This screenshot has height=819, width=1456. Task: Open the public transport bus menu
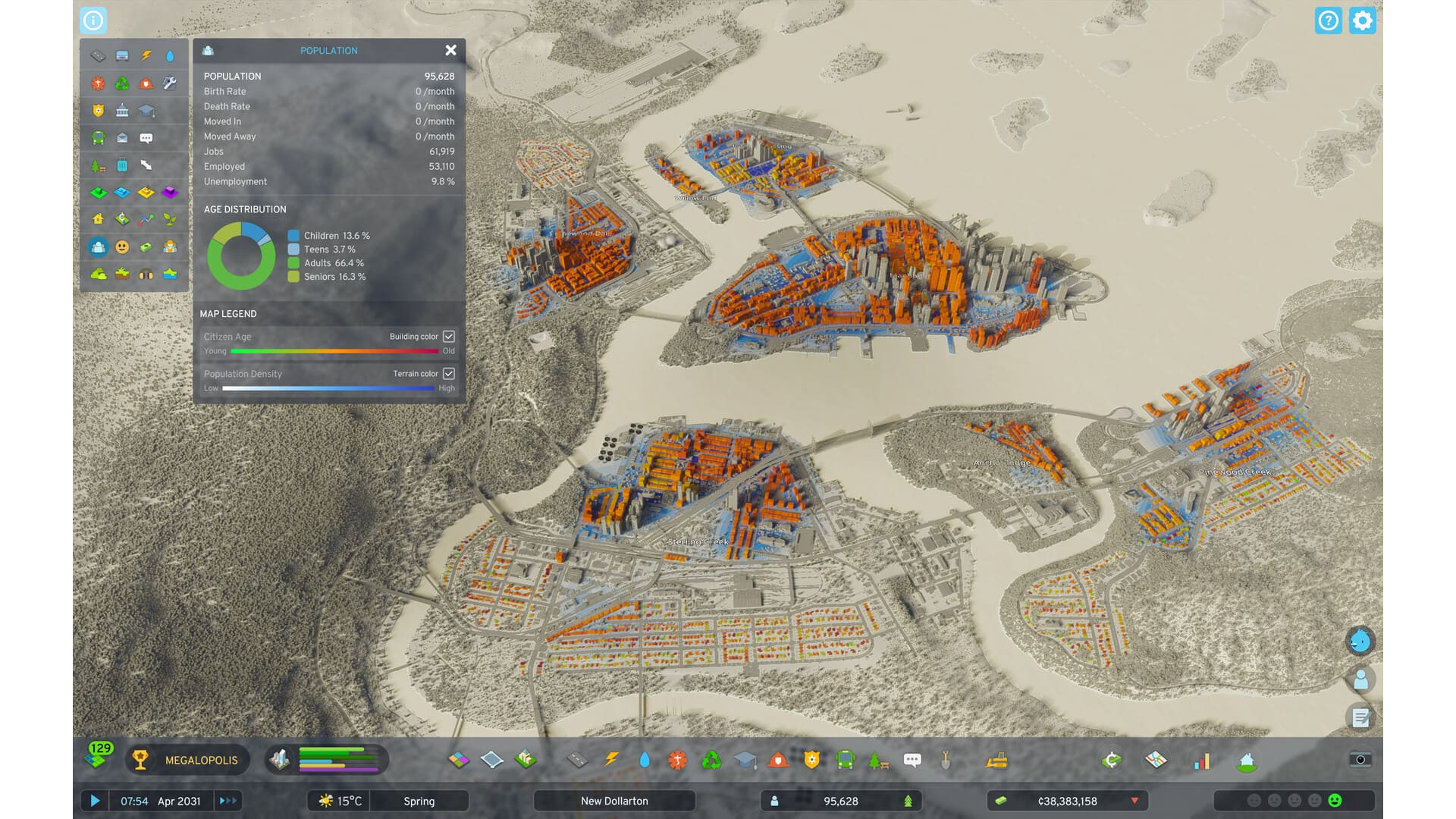pos(845,760)
